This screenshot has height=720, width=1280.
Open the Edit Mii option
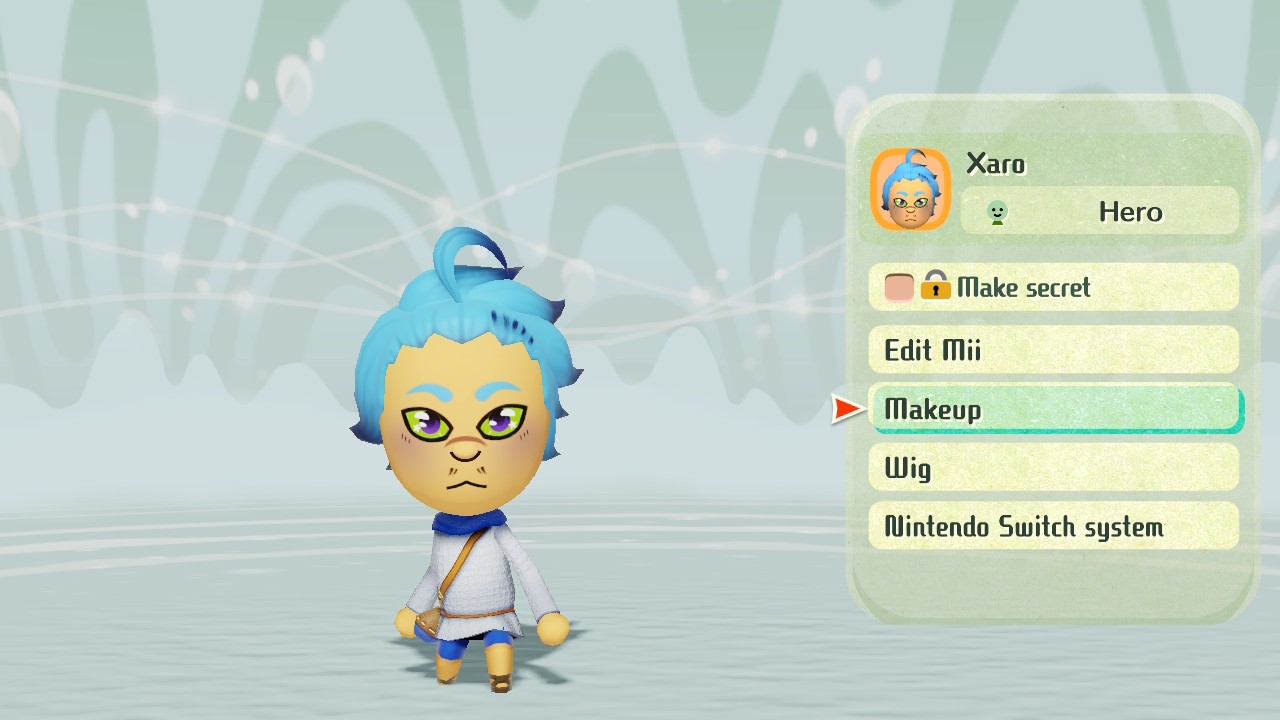click(x=1053, y=350)
